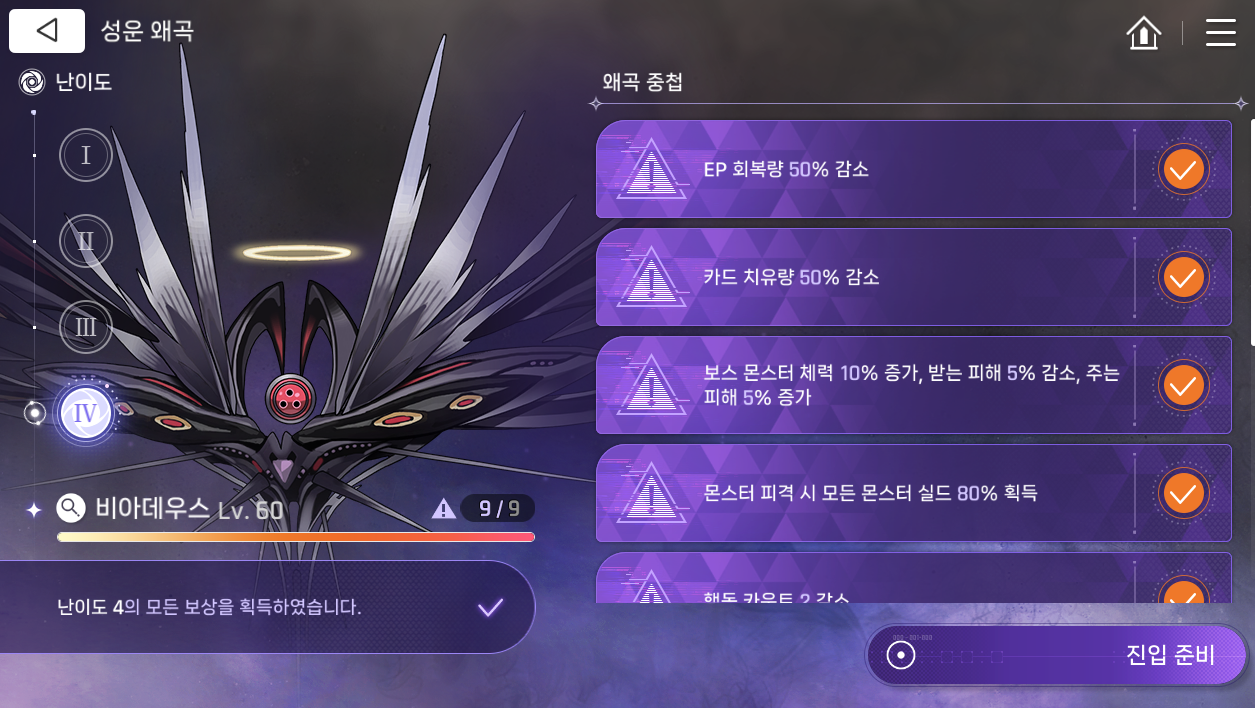
Task: Toggle 카드 치유량 50% 감소 checkbox
Action: [1183, 277]
